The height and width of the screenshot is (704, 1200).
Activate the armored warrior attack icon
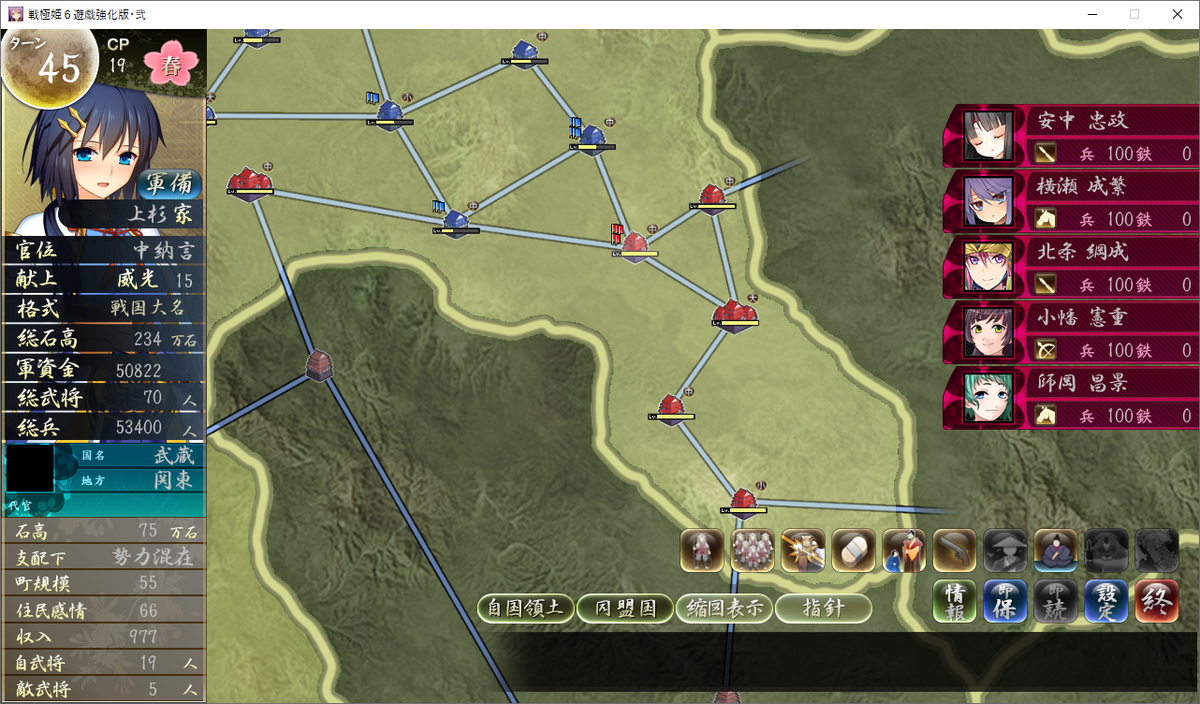coord(803,550)
